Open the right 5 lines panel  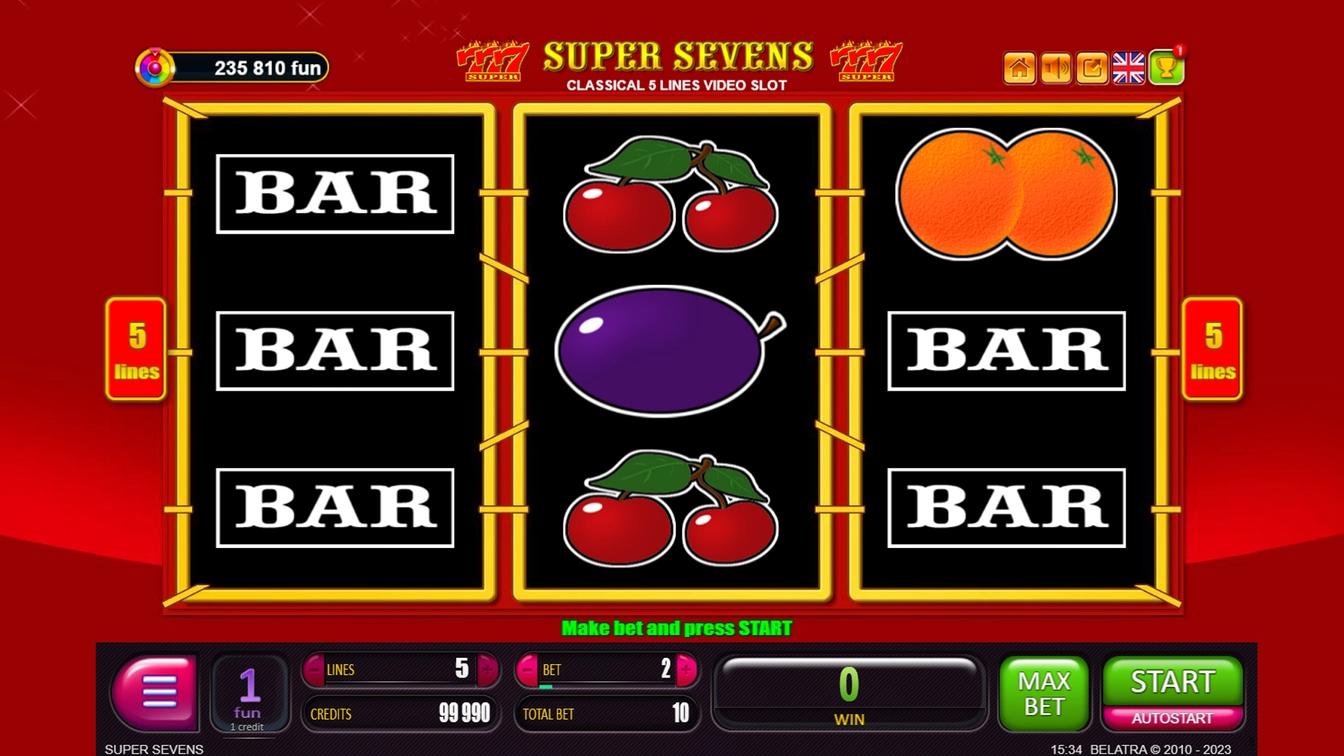(1212, 348)
